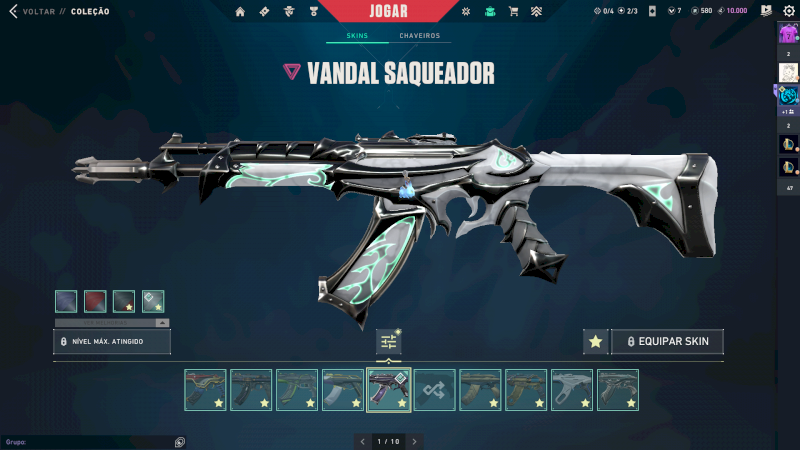Select the Skins tab
This screenshot has width=800, height=450.
357,36
